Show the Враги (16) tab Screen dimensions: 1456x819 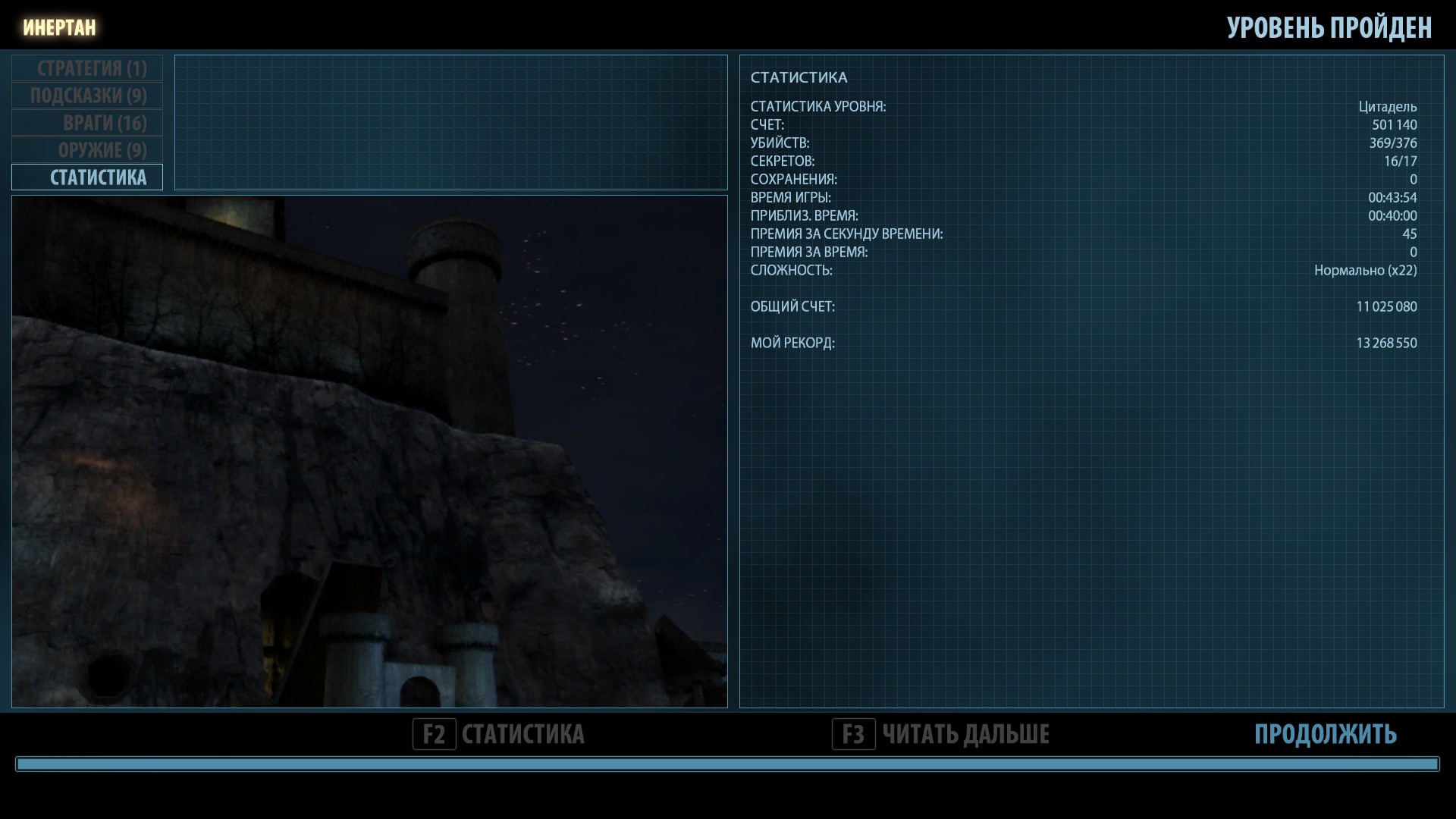coord(87,123)
